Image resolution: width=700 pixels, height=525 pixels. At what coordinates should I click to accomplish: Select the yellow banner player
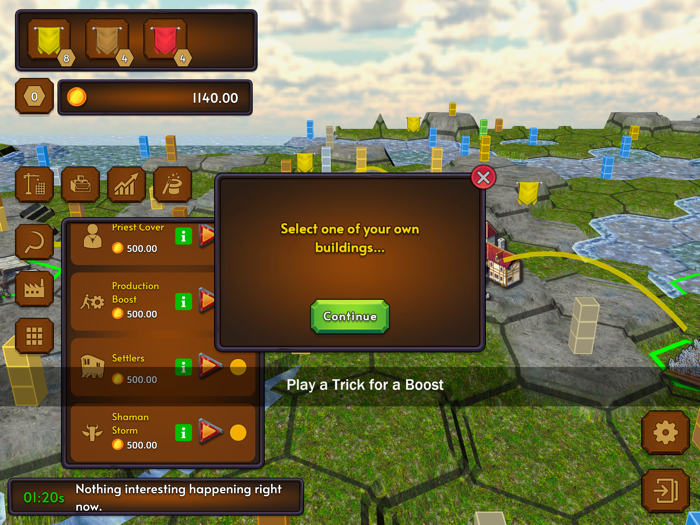click(x=49, y=39)
